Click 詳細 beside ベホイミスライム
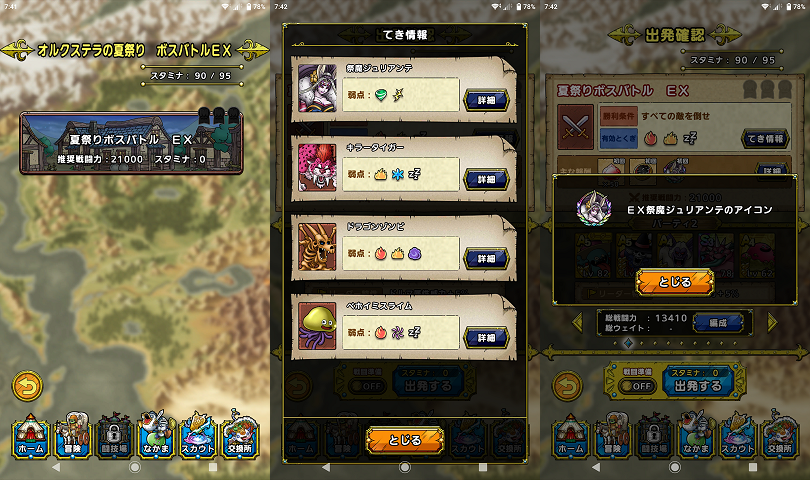 coord(486,338)
